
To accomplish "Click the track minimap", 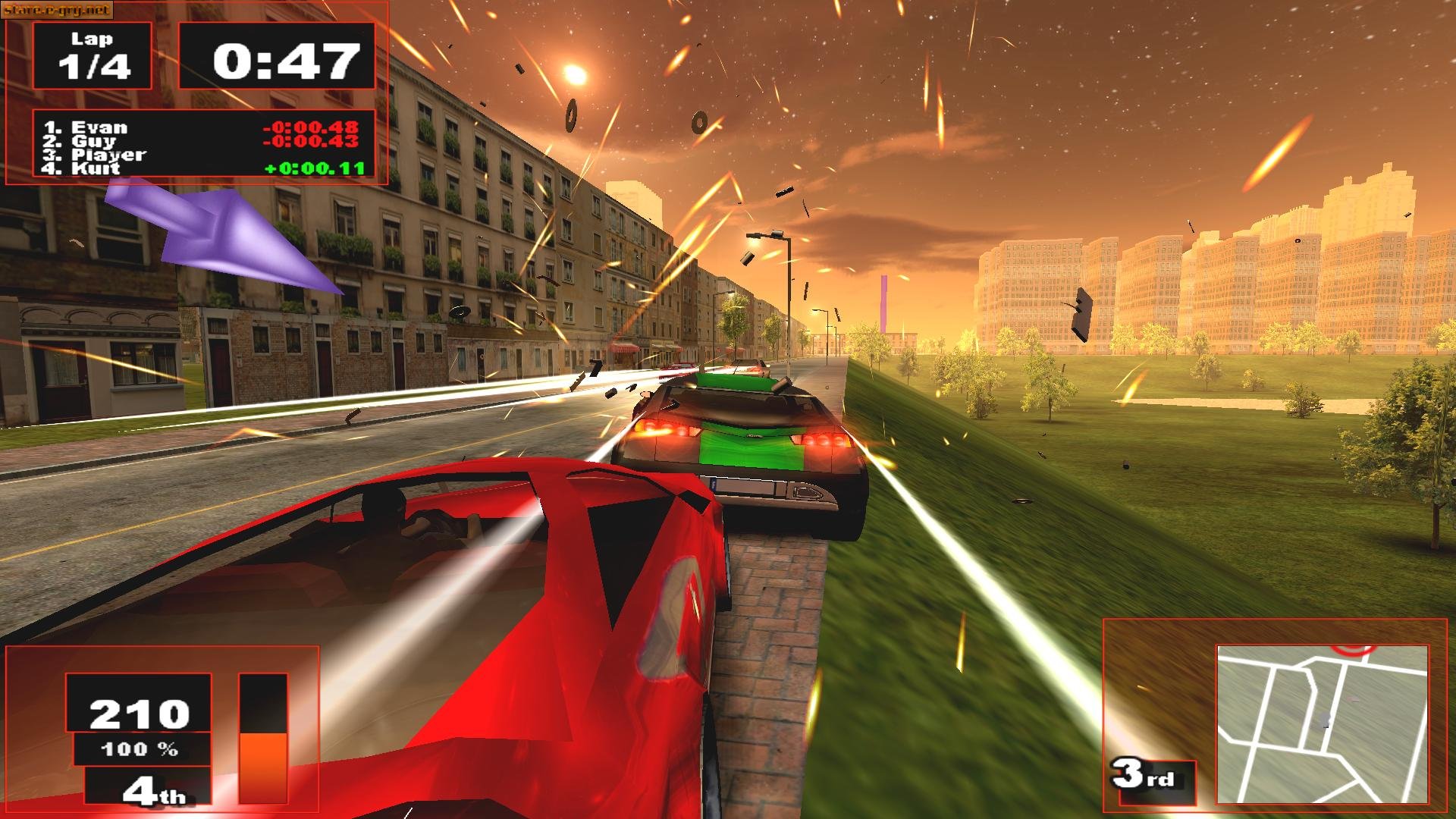I will (x=1322, y=723).
